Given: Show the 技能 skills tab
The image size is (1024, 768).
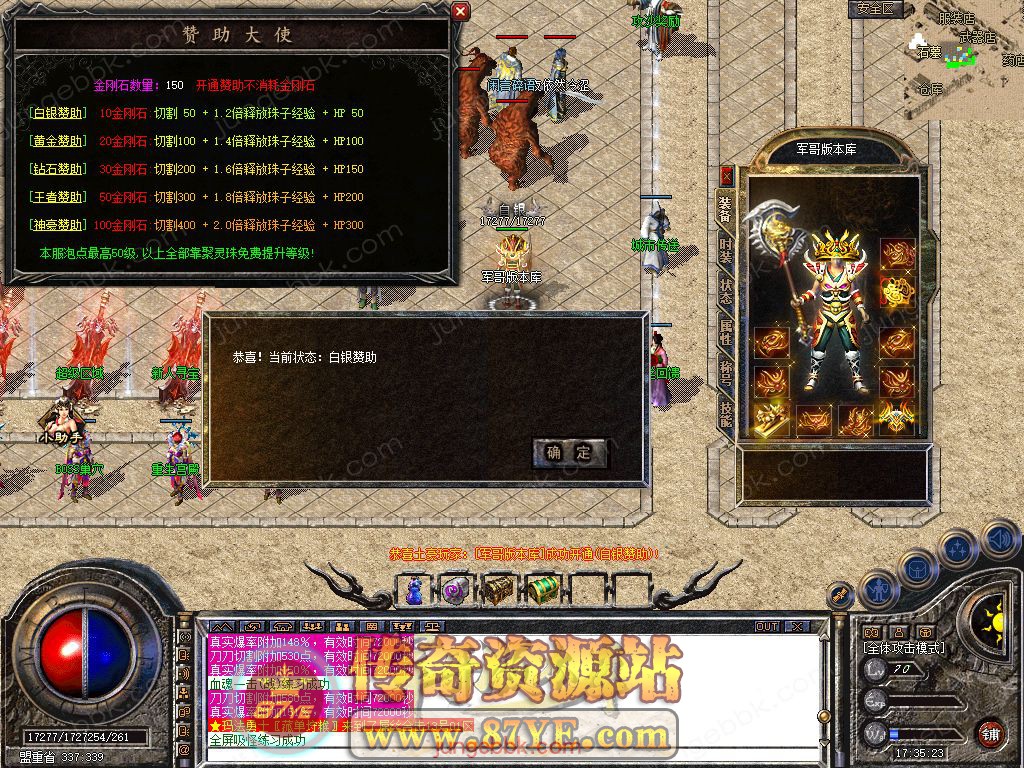Looking at the screenshot, I should click(x=726, y=414).
